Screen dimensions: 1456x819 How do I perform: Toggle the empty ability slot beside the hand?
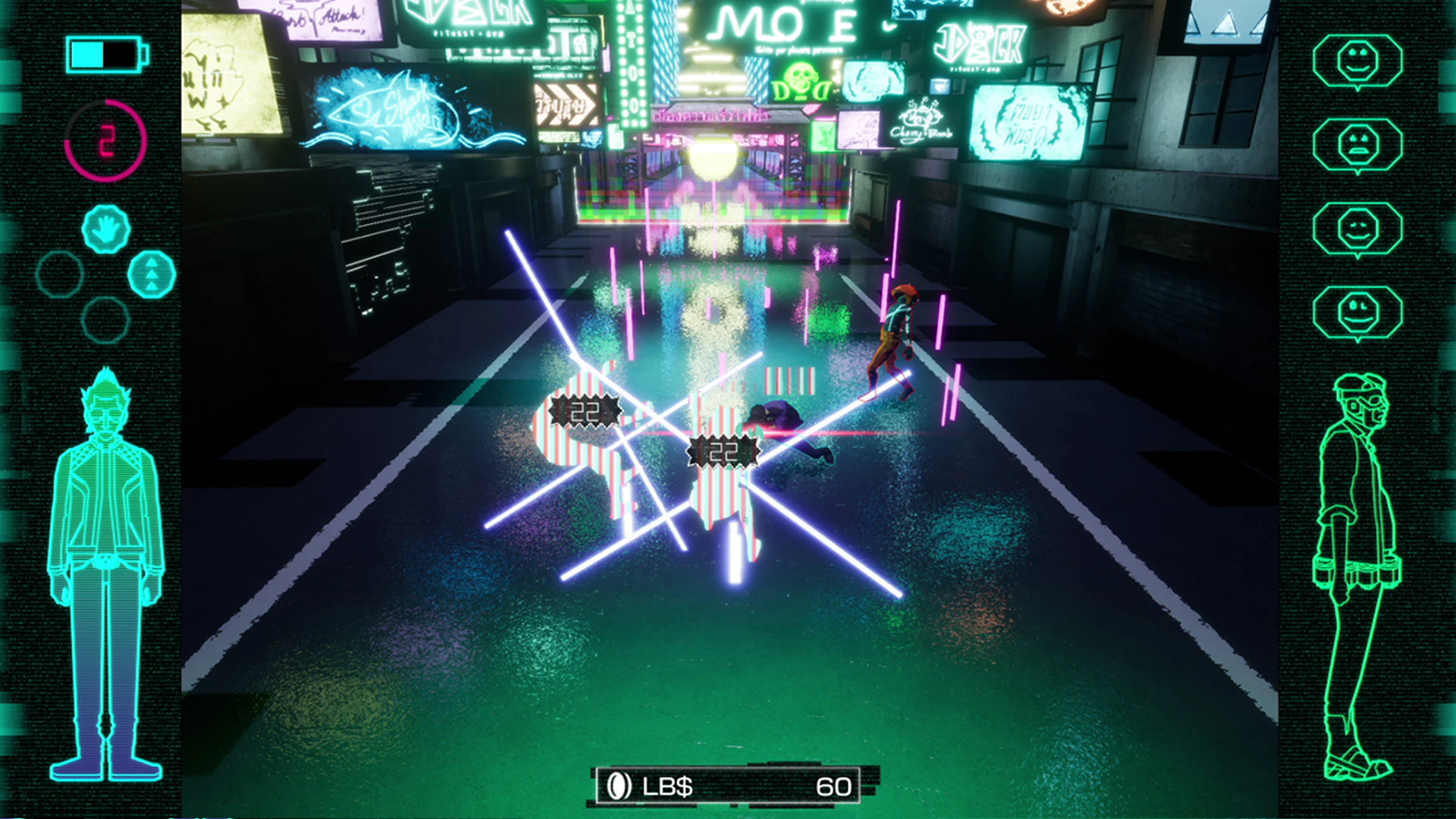tap(59, 273)
